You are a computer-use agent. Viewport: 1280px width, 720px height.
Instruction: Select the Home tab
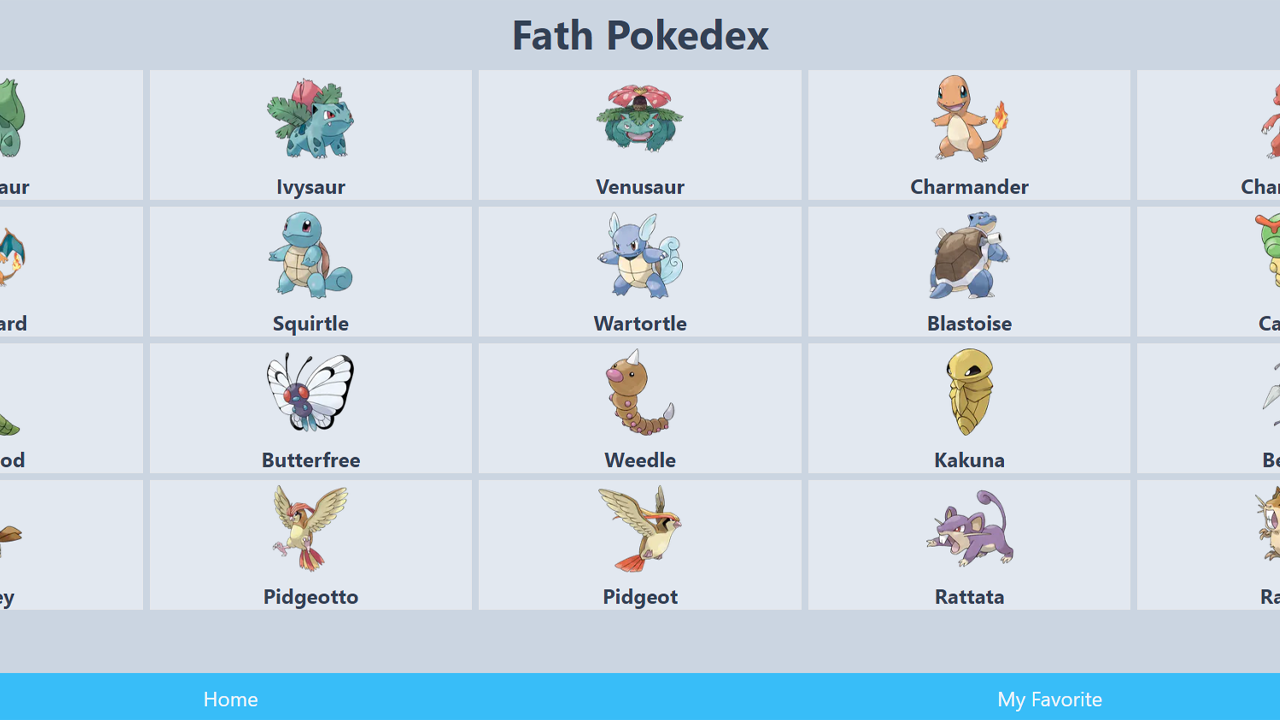[230, 699]
